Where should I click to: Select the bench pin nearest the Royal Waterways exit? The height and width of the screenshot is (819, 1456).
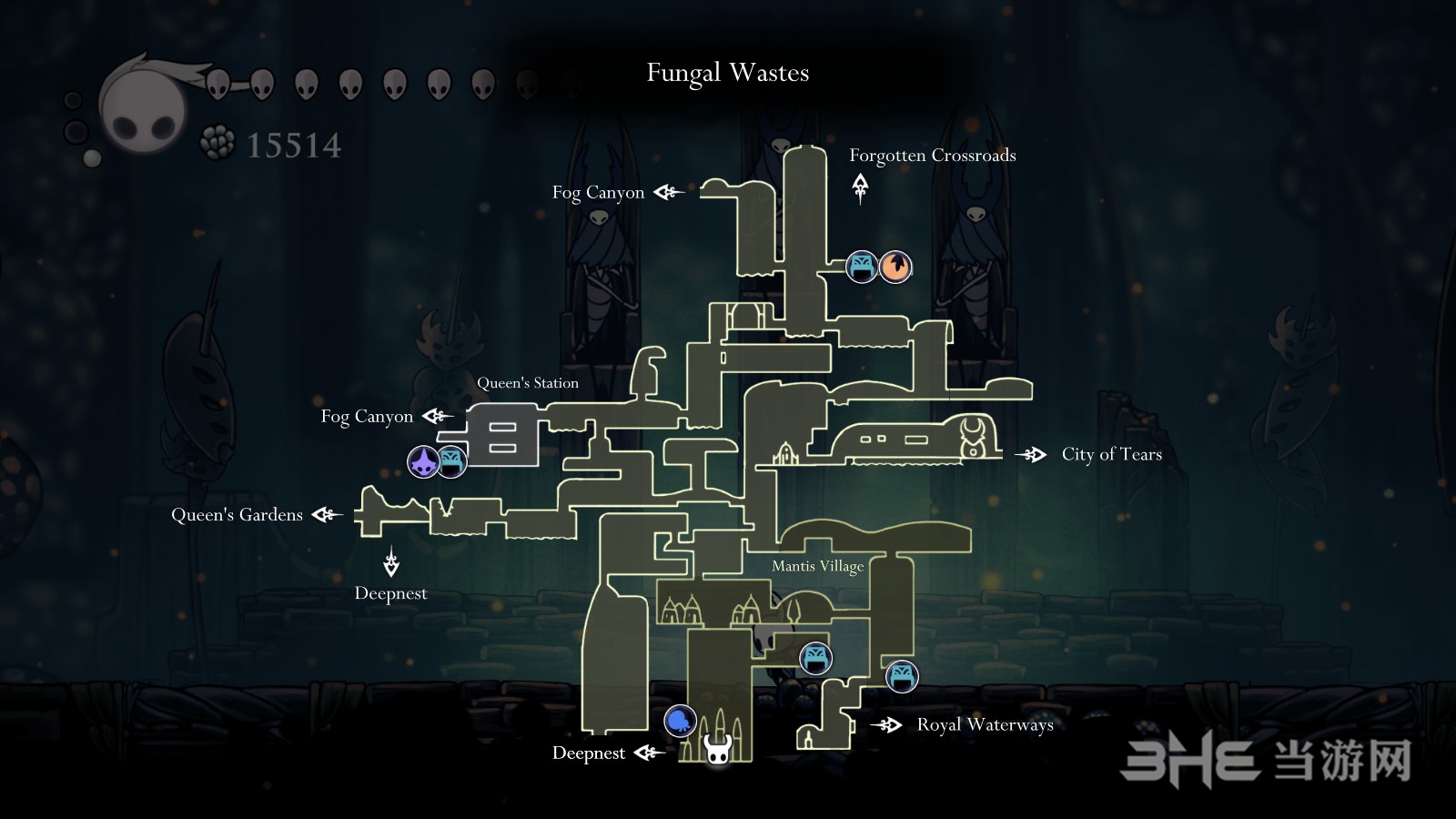pyautogui.click(x=902, y=676)
